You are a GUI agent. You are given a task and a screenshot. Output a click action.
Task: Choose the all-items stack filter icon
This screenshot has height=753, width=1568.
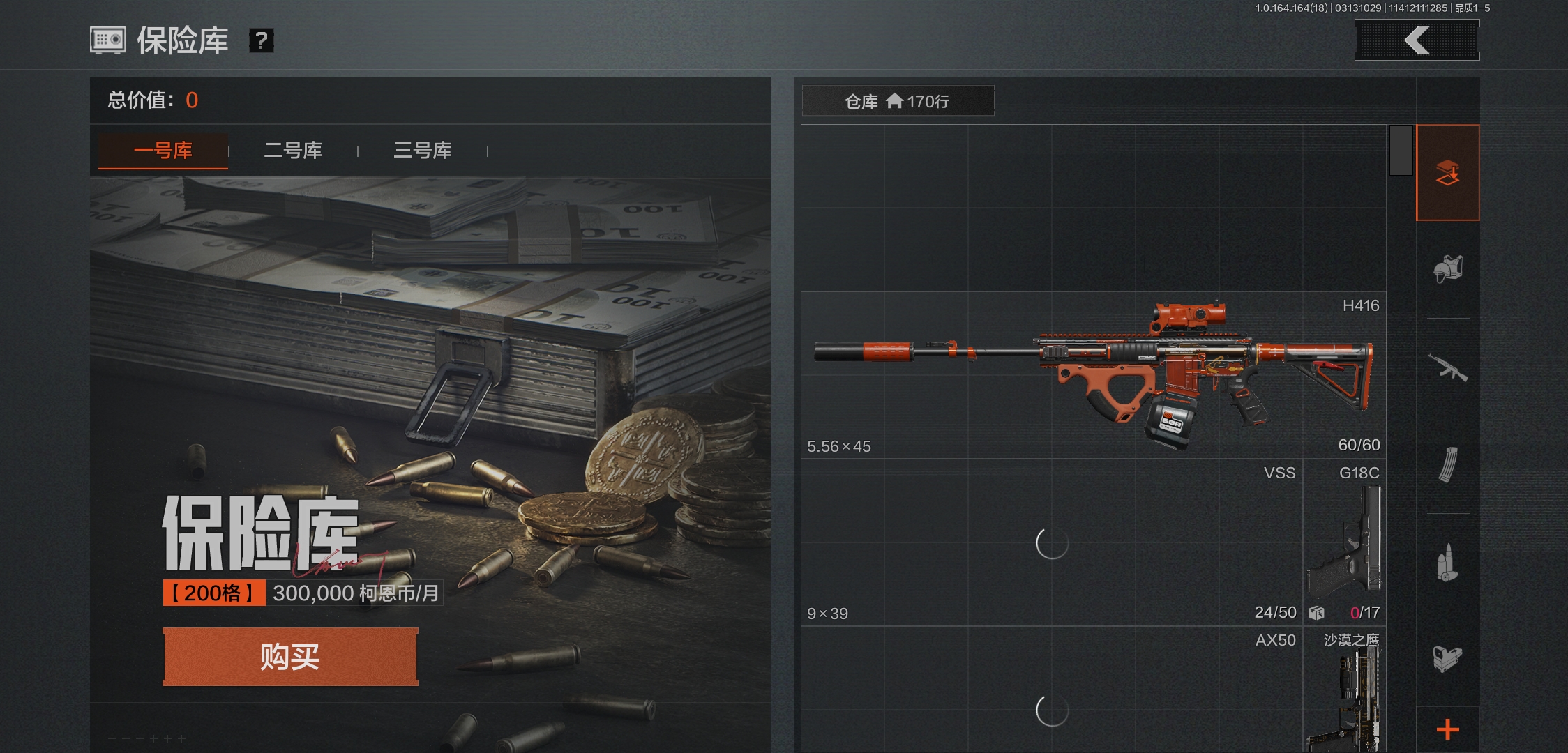pos(1448,173)
